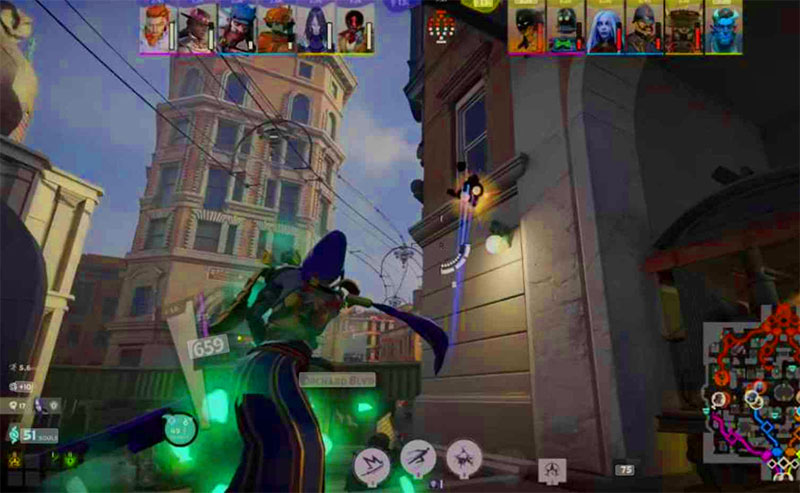Activate the square ultimate ability icon
The height and width of the screenshot is (493, 800).
[x=551, y=468]
